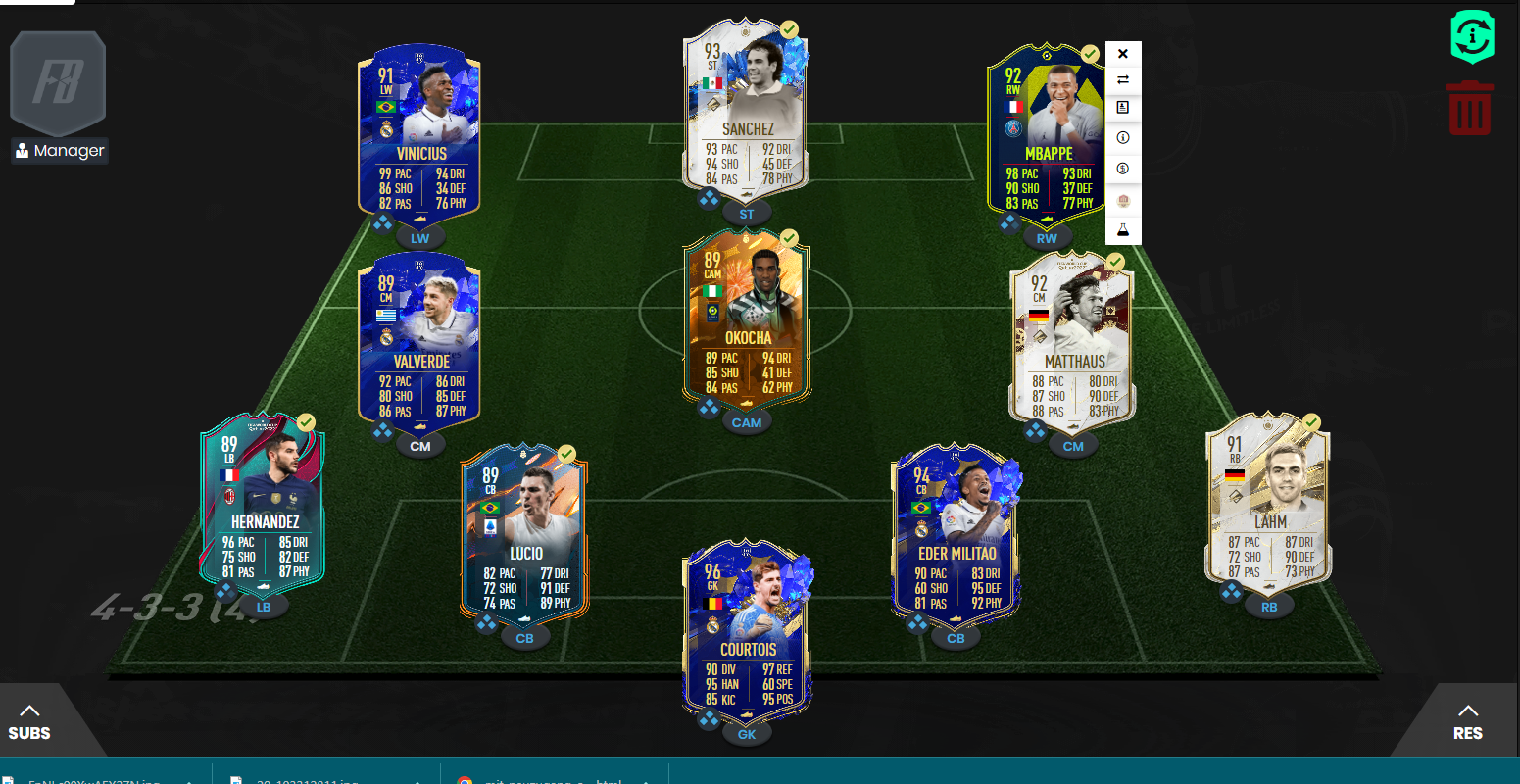This screenshot has width=1520, height=784.
Task: Click the swap arrows option for Mbappe
Action: click(x=1123, y=80)
